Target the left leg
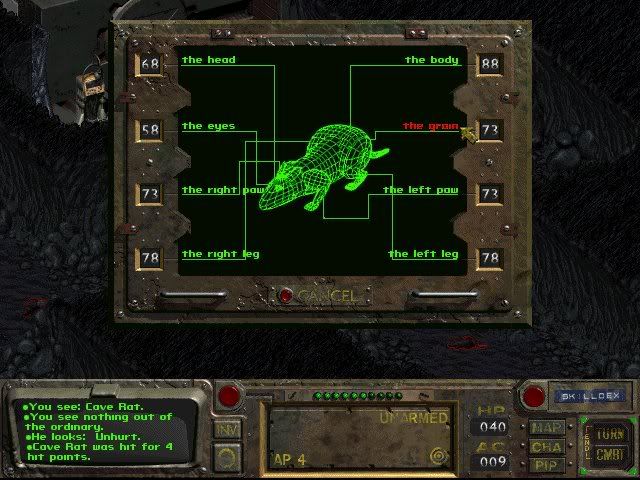The width and height of the screenshot is (640, 480). point(423,254)
